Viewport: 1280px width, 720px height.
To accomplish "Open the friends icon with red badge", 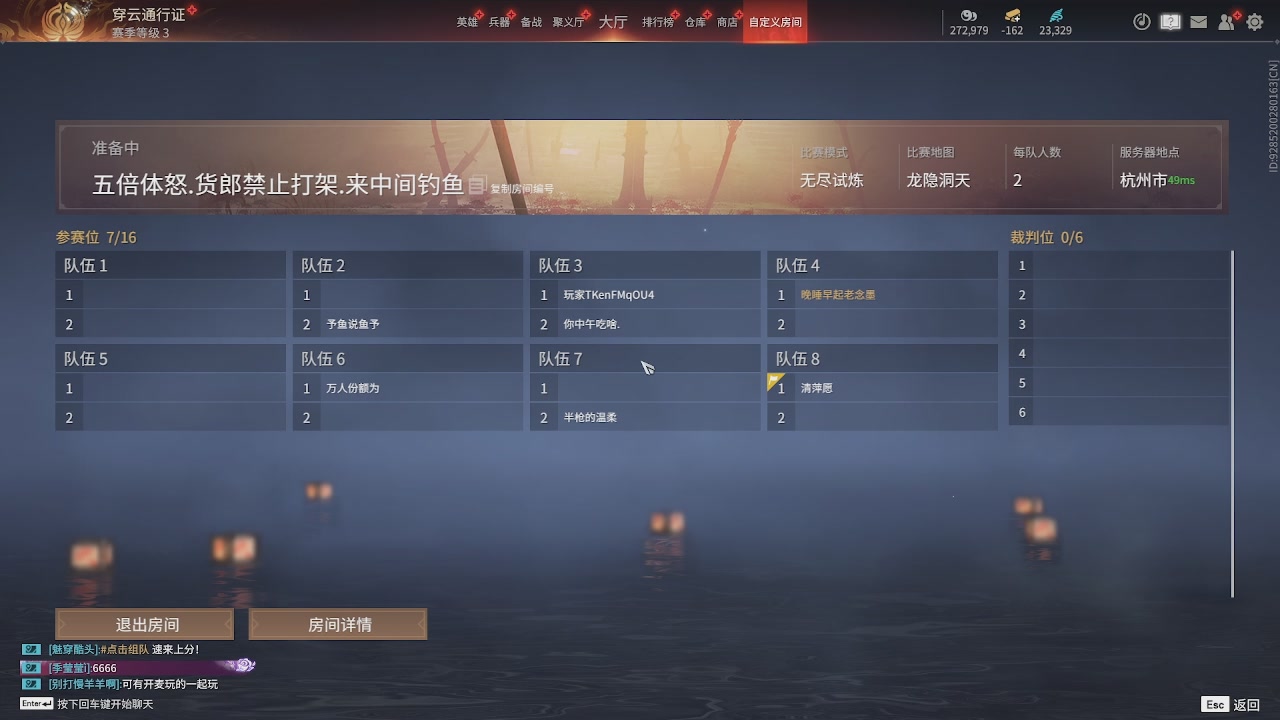I will click(1226, 21).
